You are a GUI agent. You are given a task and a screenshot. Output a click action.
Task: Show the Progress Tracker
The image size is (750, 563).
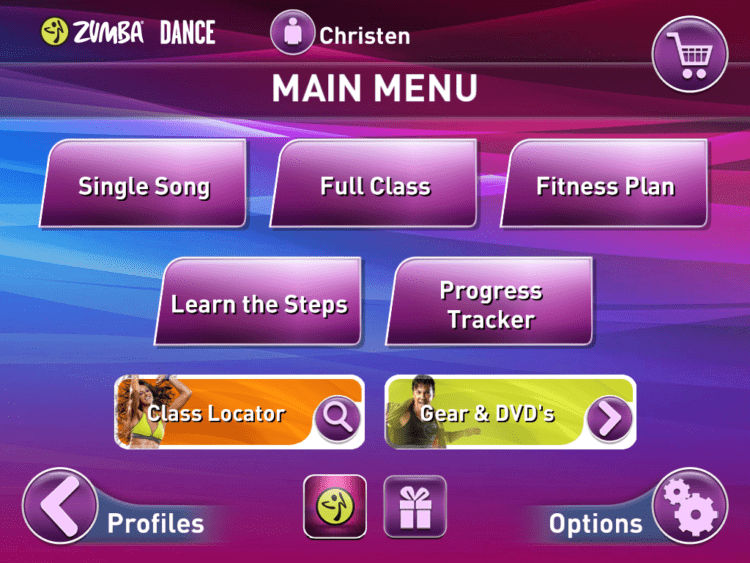click(490, 304)
